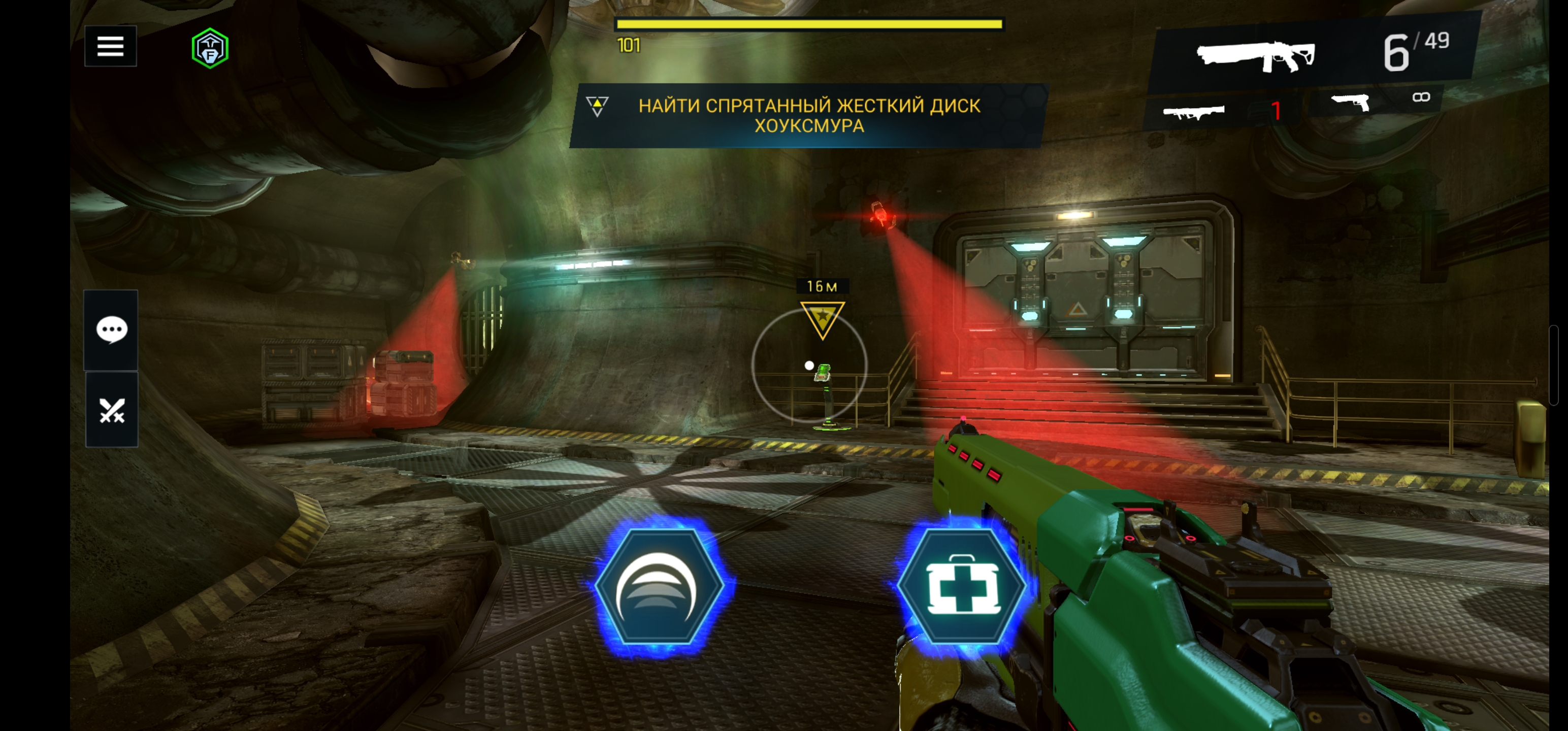This screenshot has height=731, width=1568.
Task: Tap the crossed swords button
Action: pyautogui.click(x=111, y=410)
